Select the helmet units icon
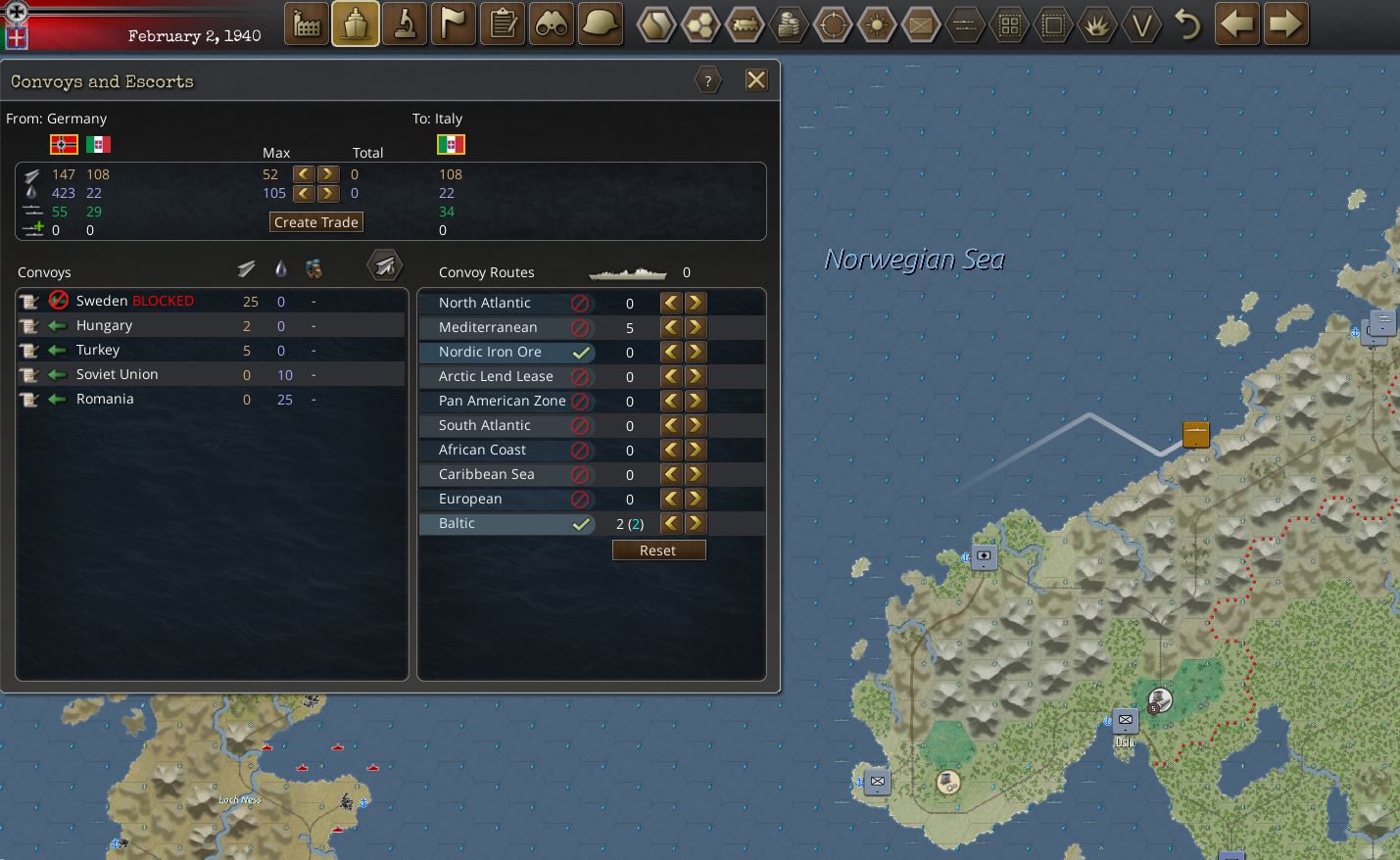 pos(600,24)
